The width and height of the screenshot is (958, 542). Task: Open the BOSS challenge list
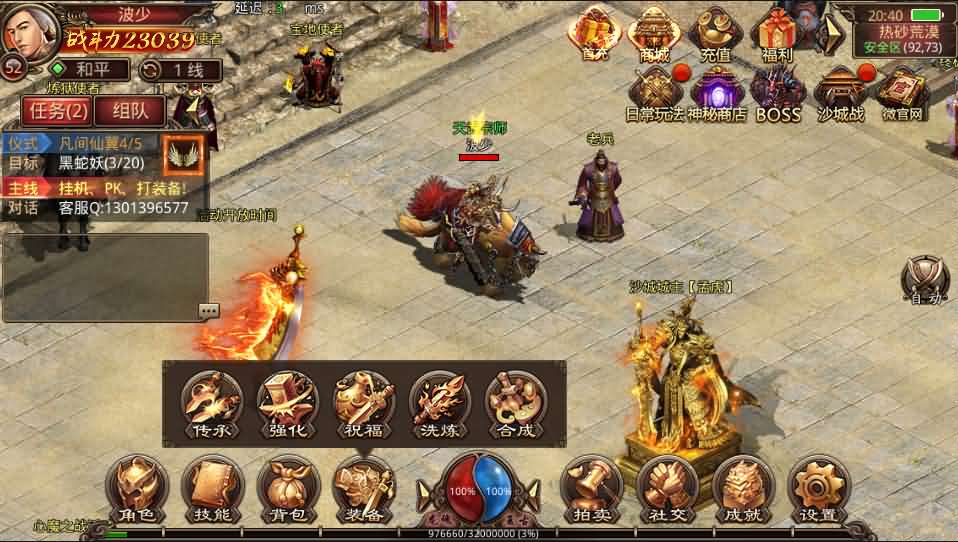tap(778, 95)
